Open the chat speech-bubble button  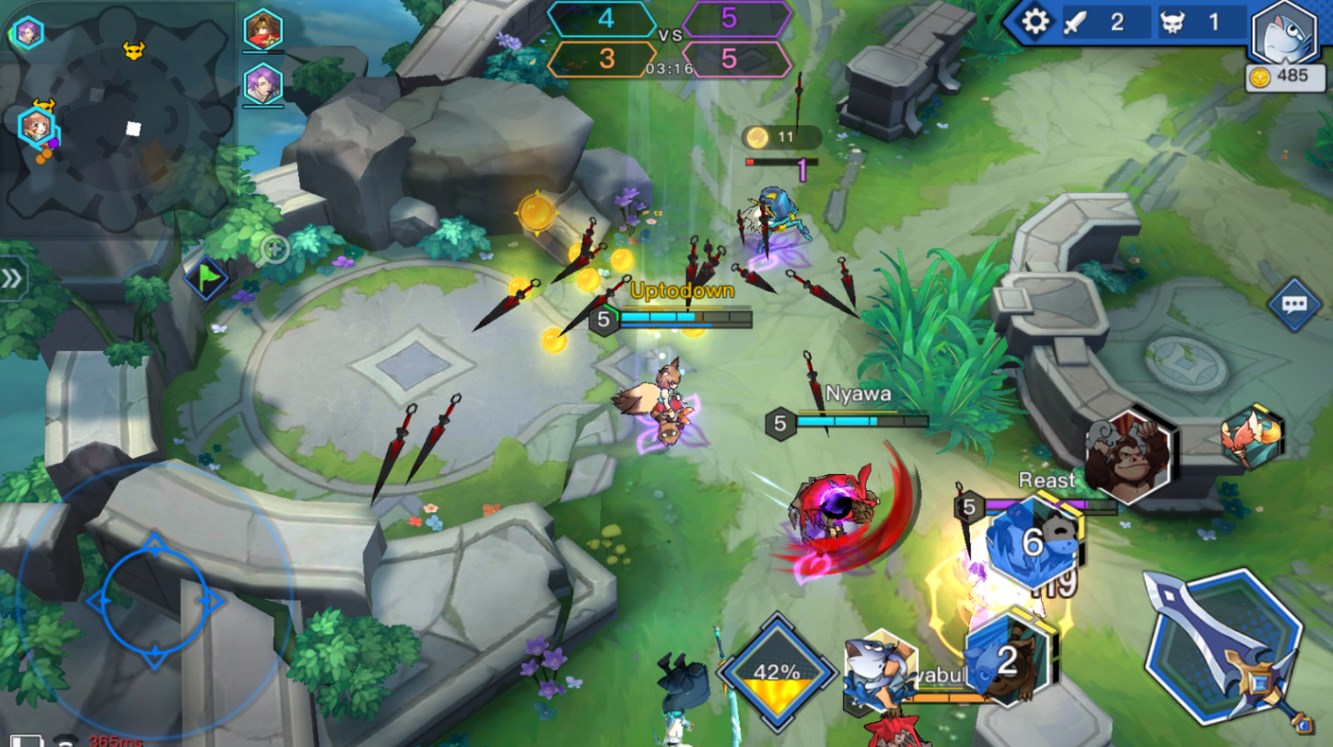(1294, 303)
